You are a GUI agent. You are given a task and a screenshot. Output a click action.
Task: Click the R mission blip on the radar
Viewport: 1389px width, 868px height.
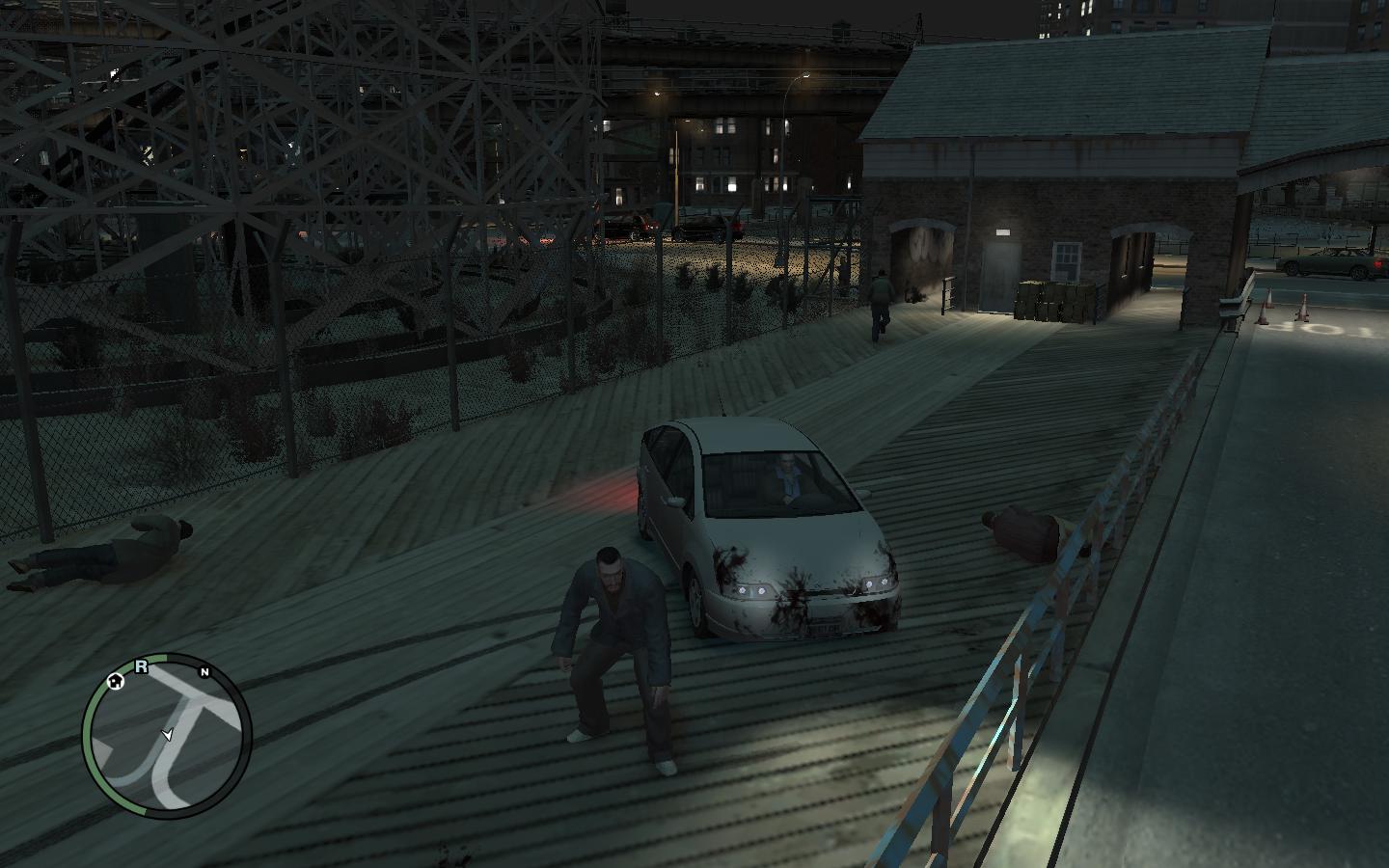tap(141, 665)
